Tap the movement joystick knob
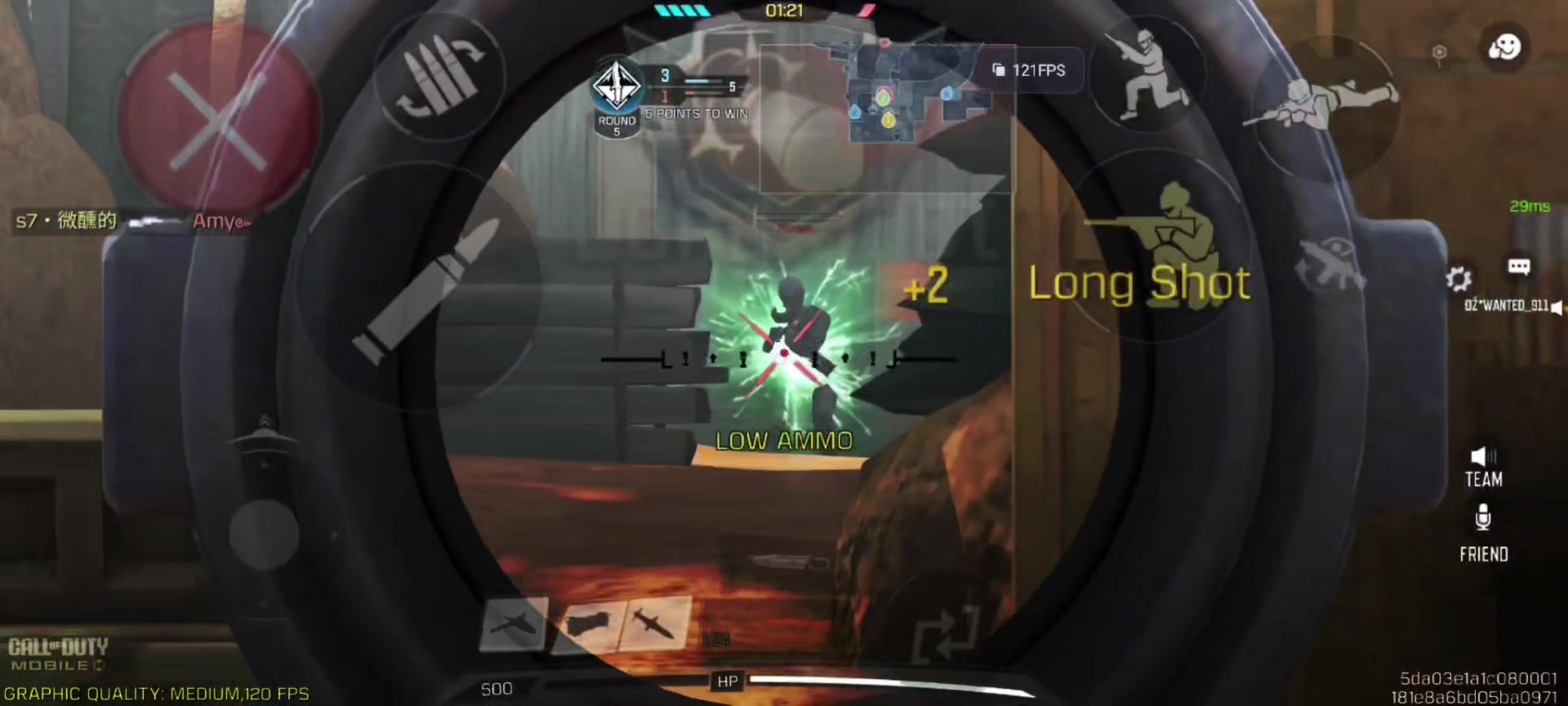 pyautogui.click(x=263, y=533)
